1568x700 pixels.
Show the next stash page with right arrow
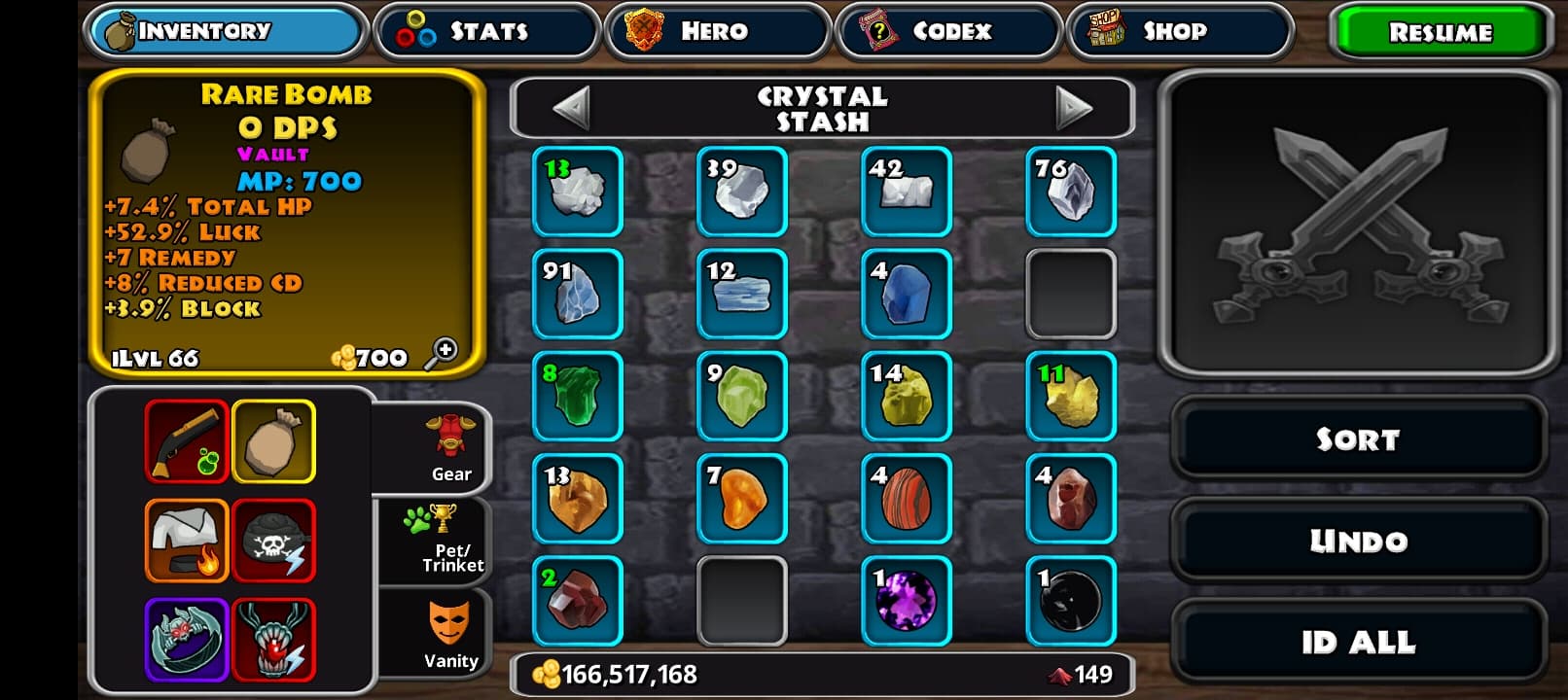[1073, 108]
